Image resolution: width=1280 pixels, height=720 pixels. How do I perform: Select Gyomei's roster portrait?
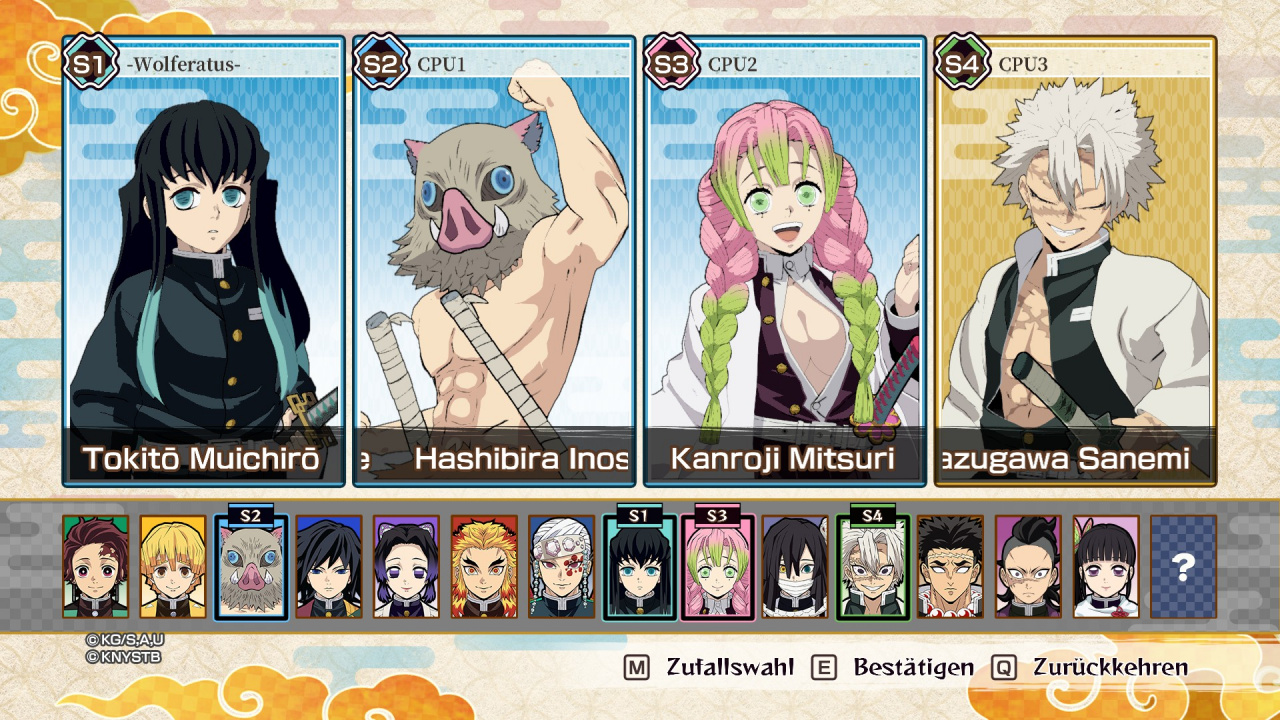pyautogui.click(x=950, y=567)
